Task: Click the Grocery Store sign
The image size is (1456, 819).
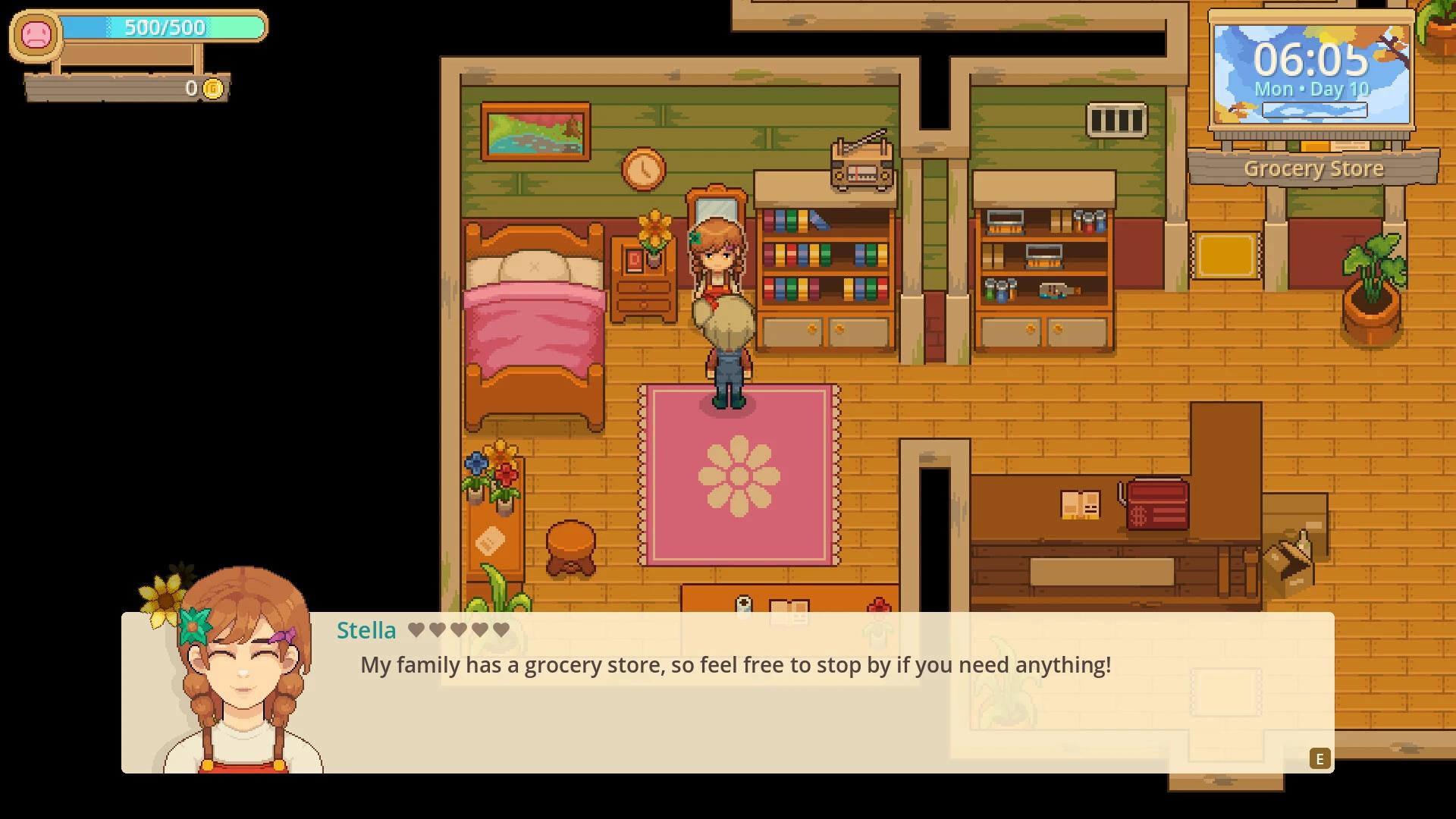Action: point(1313,168)
